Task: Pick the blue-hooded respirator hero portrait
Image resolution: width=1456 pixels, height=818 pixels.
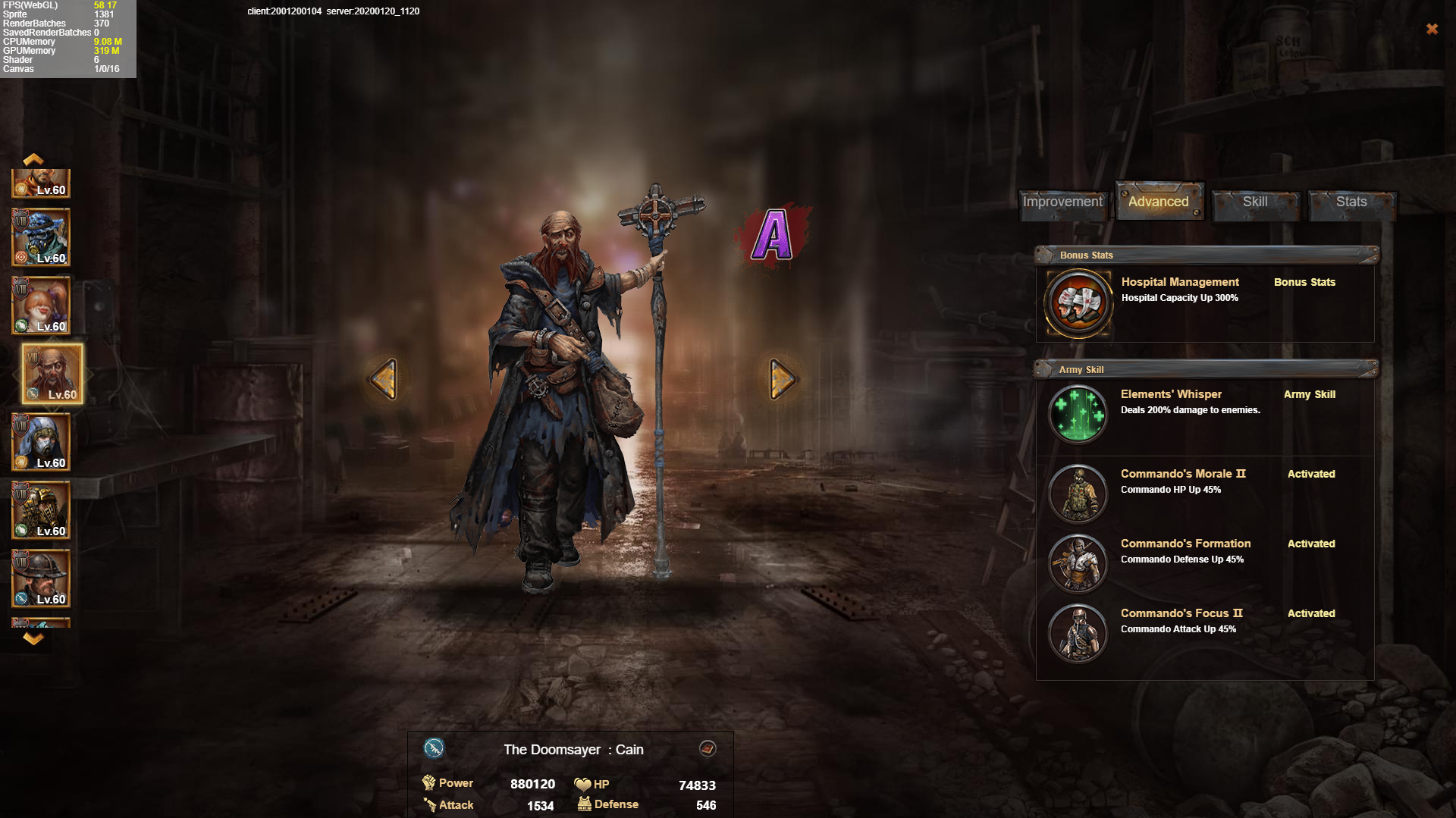Action: coord(41,442)
